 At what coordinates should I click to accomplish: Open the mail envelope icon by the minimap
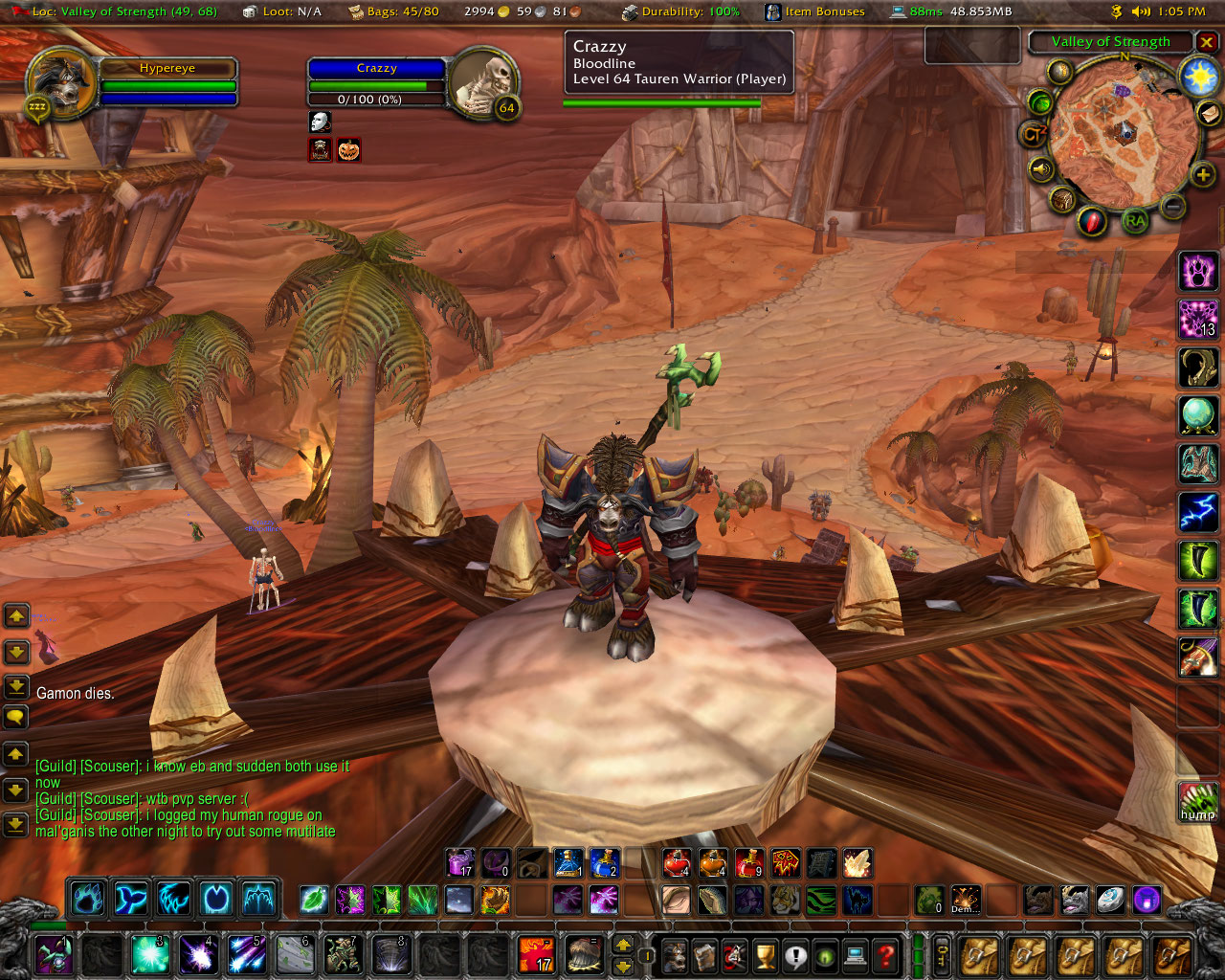[x=1210, y=114]
